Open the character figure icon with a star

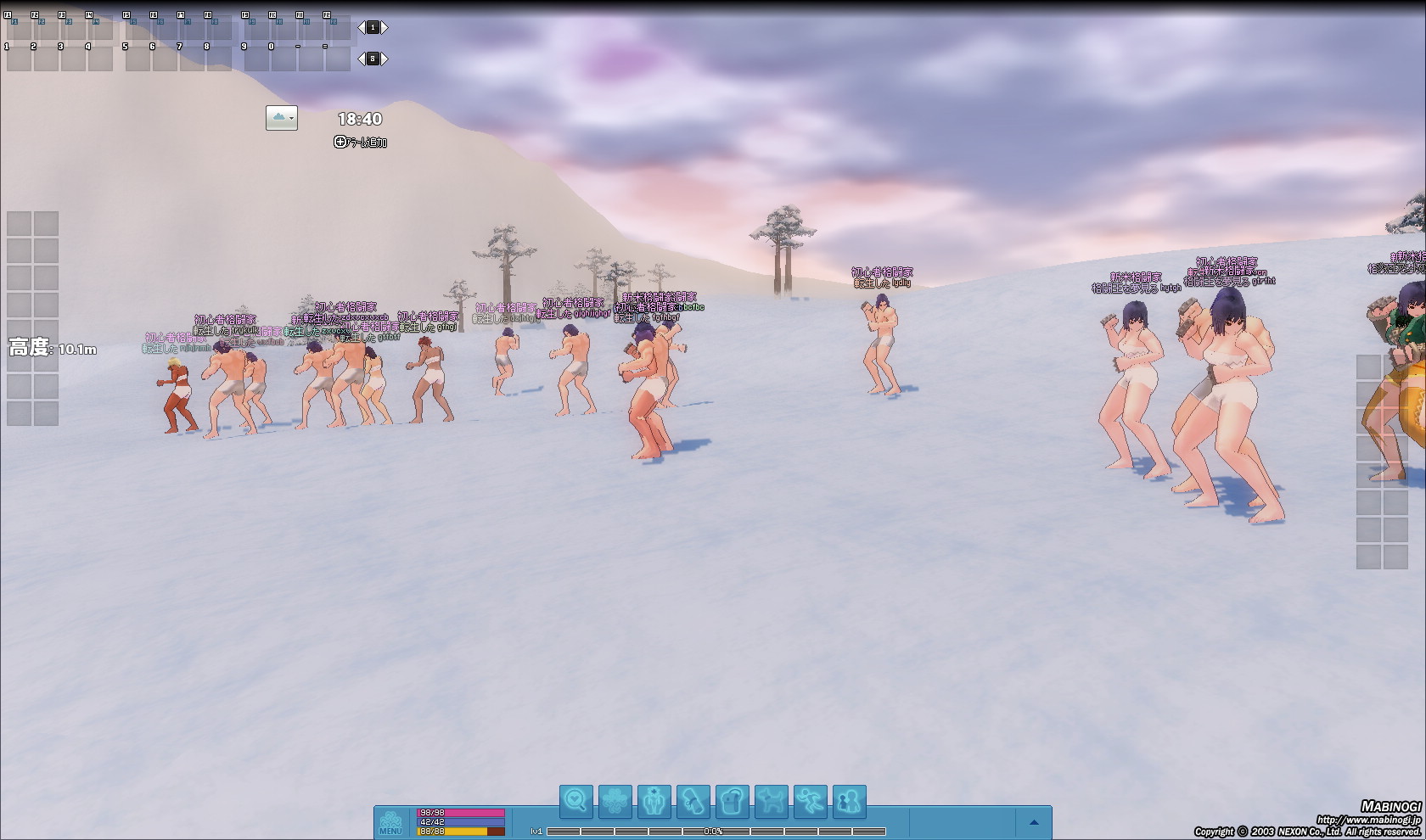click(x=654, y=801)
